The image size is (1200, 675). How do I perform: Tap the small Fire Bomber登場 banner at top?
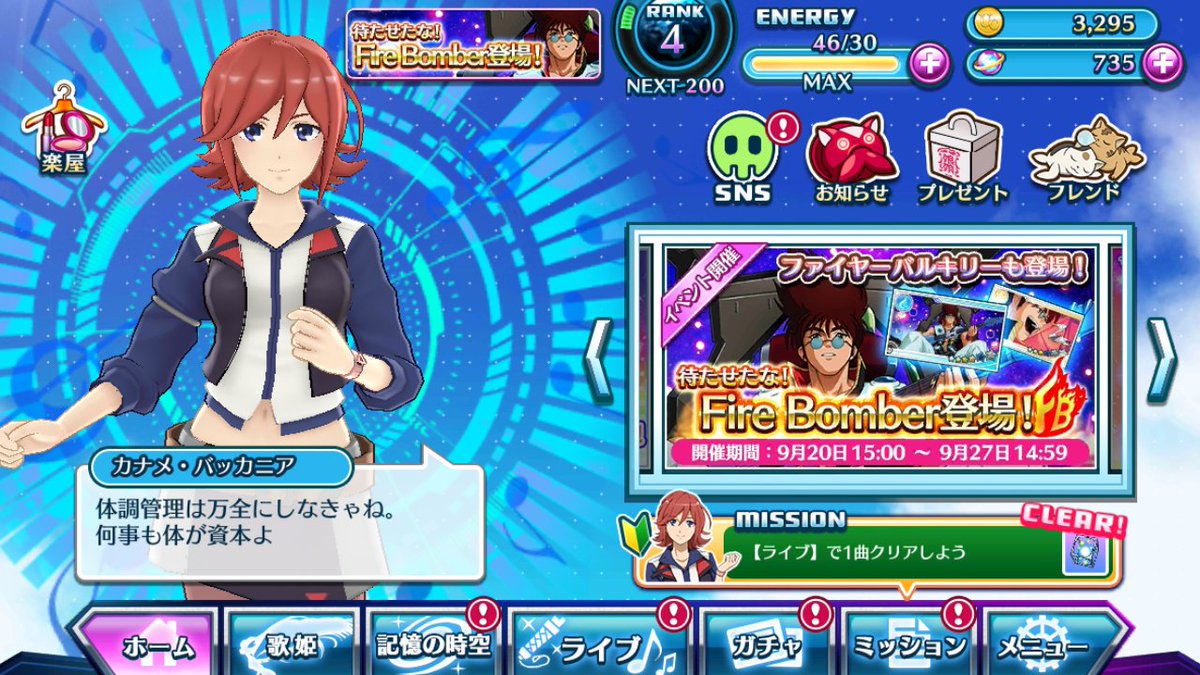(474, 44)
